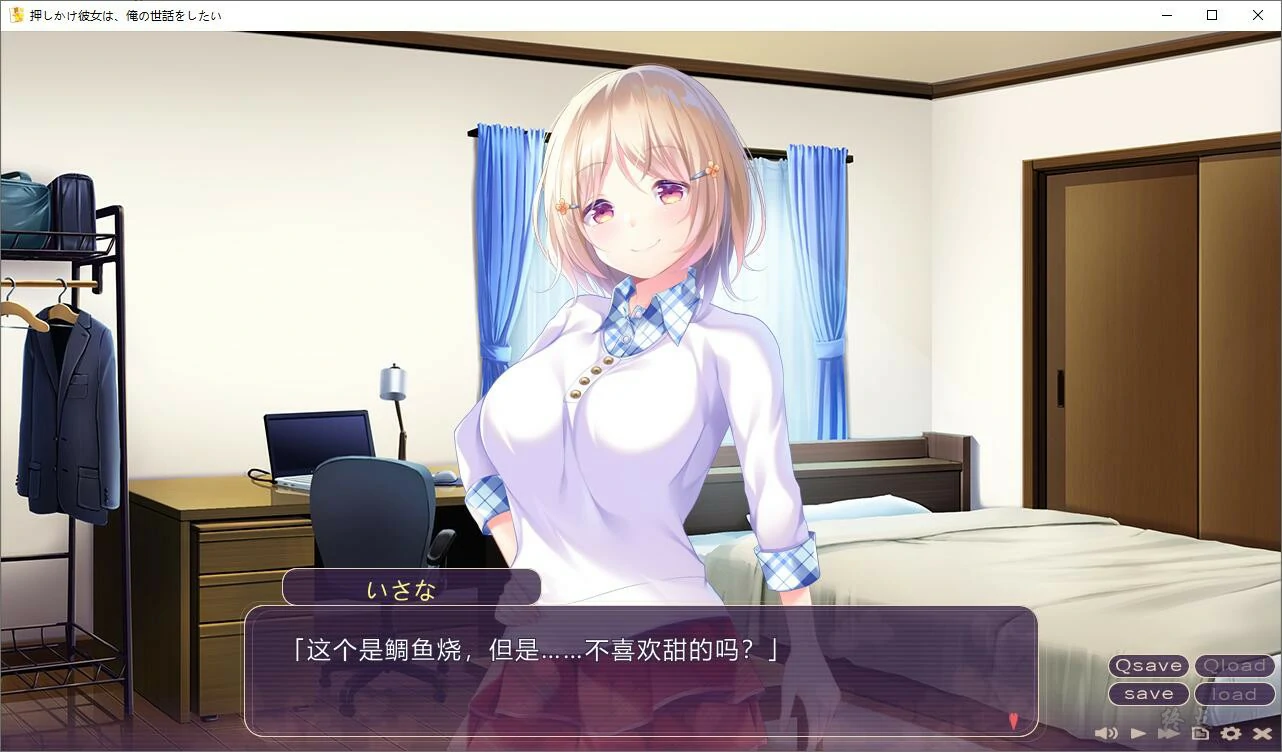Click the load button

pyautogui.click(x=1234, y=693)
